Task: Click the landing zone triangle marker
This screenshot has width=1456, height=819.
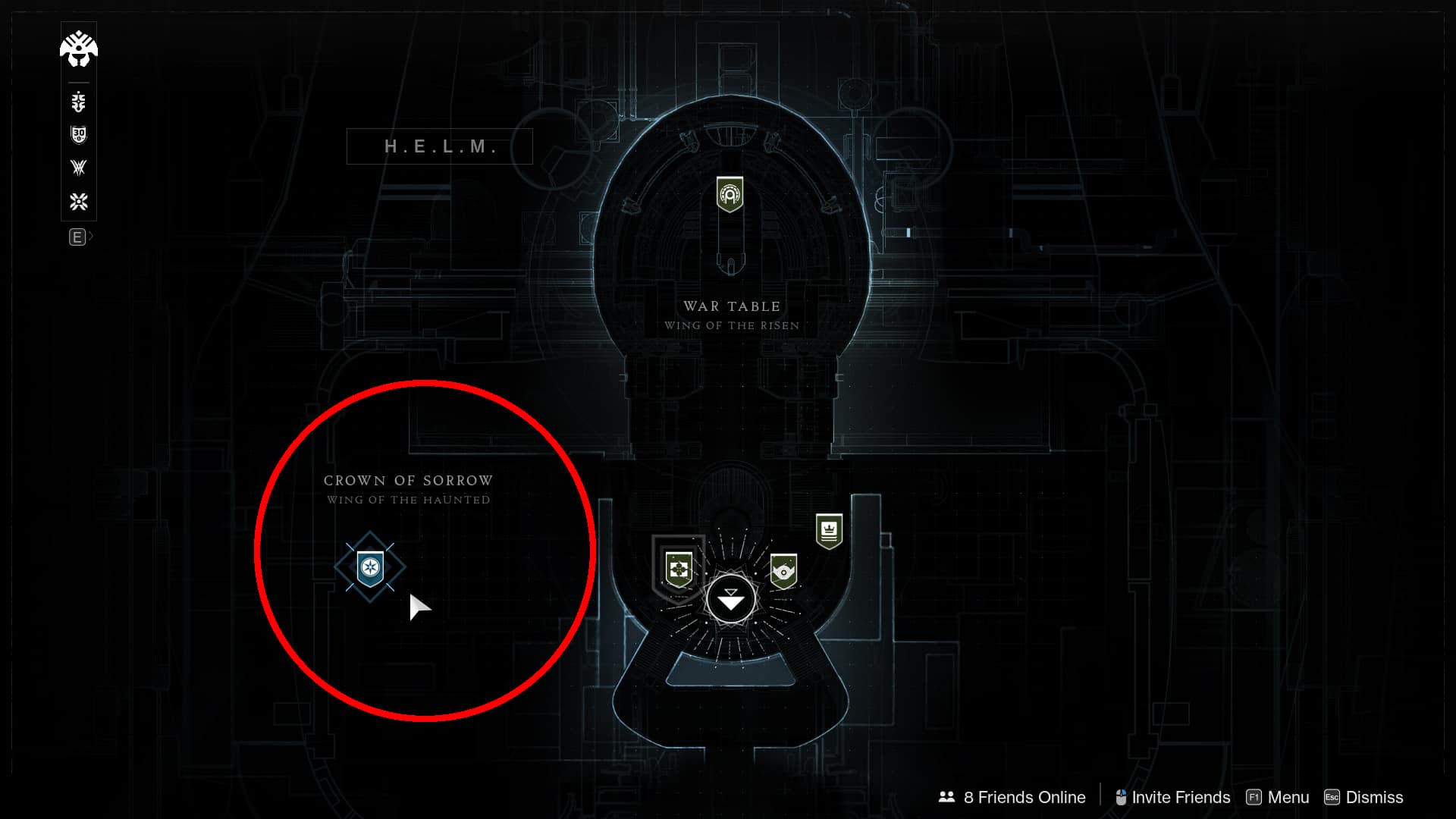Action: click(x=730, y=599)
